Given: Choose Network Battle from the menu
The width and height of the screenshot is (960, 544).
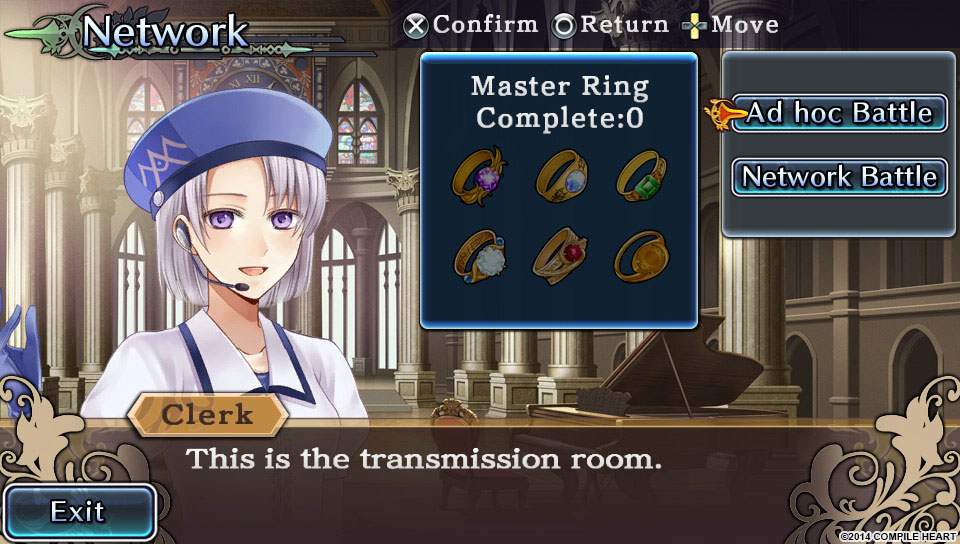Looking at the screenshot, I should tap(839, 177).
